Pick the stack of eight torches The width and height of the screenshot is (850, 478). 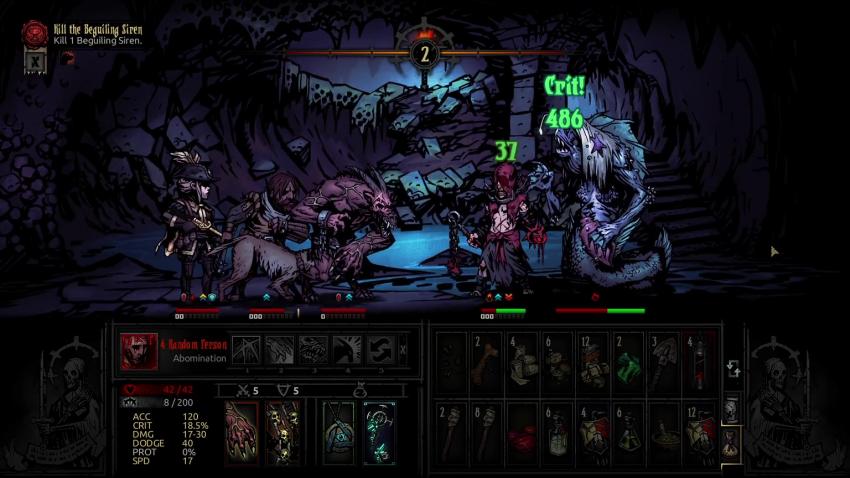(487, 431)
